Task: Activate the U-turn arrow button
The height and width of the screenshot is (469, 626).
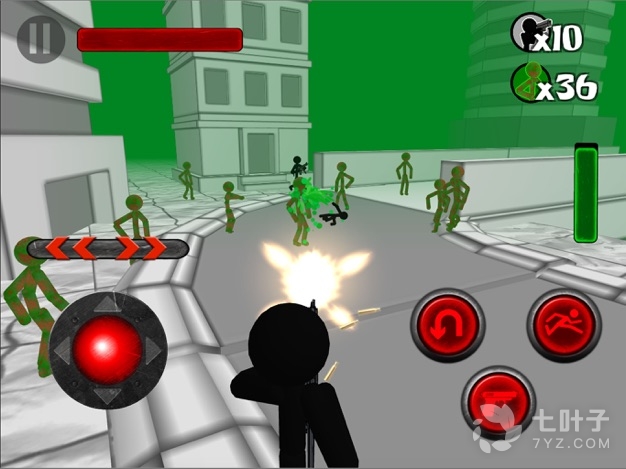Action: coord(447,324)
